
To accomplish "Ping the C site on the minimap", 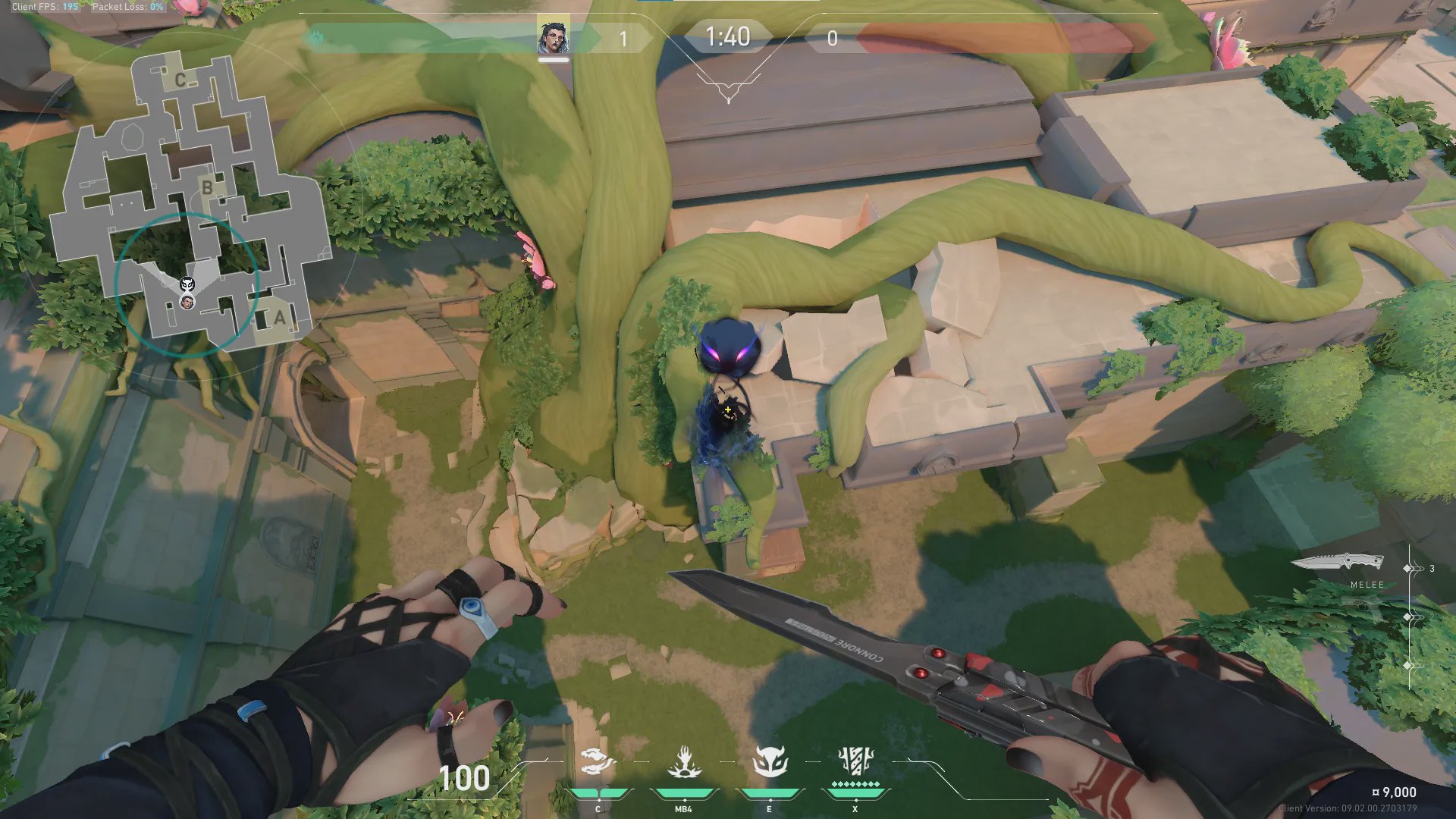I will click(x=180, y=80).
